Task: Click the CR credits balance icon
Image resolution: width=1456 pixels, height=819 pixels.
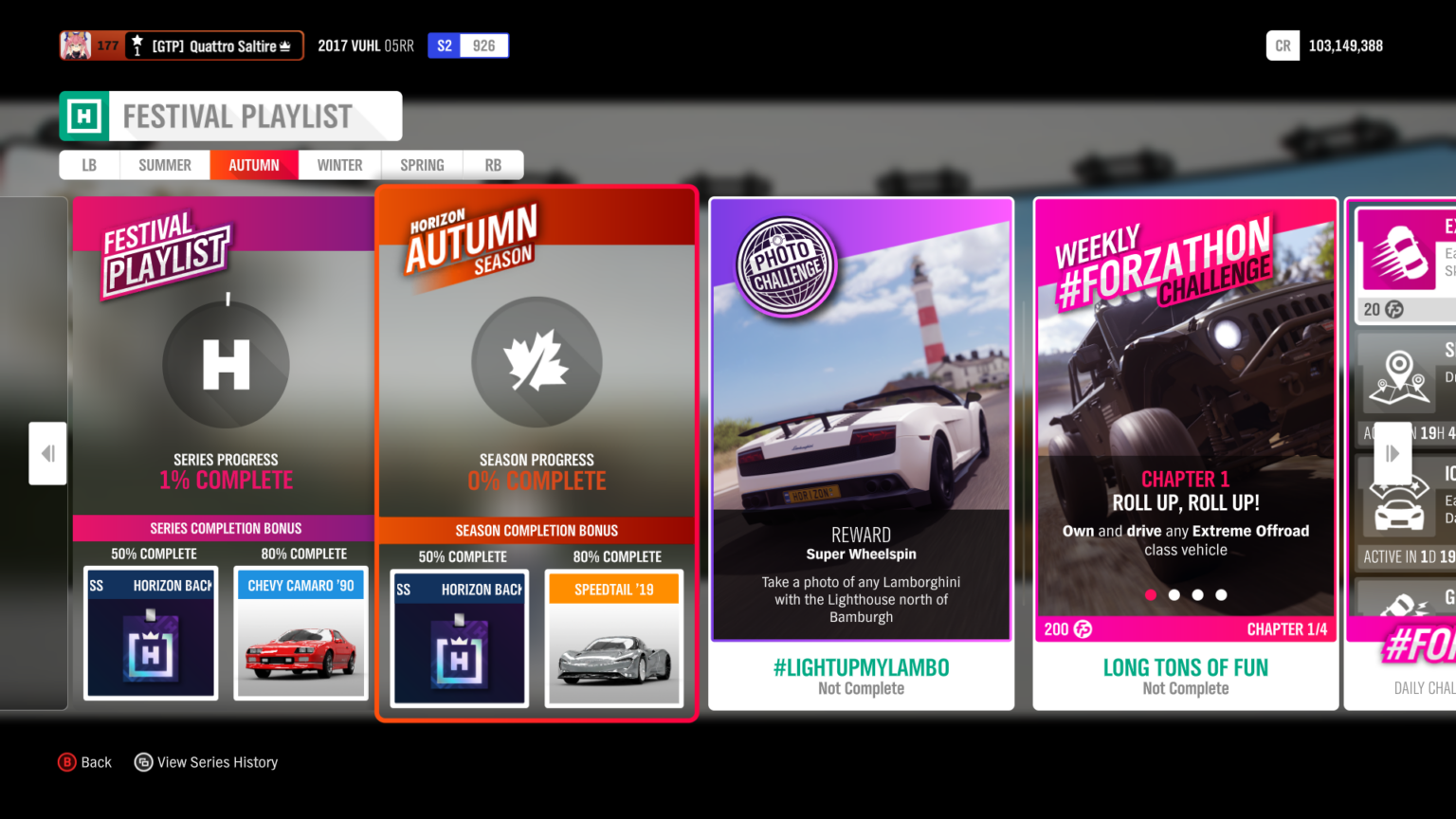Action: (x=1283, y=45)
